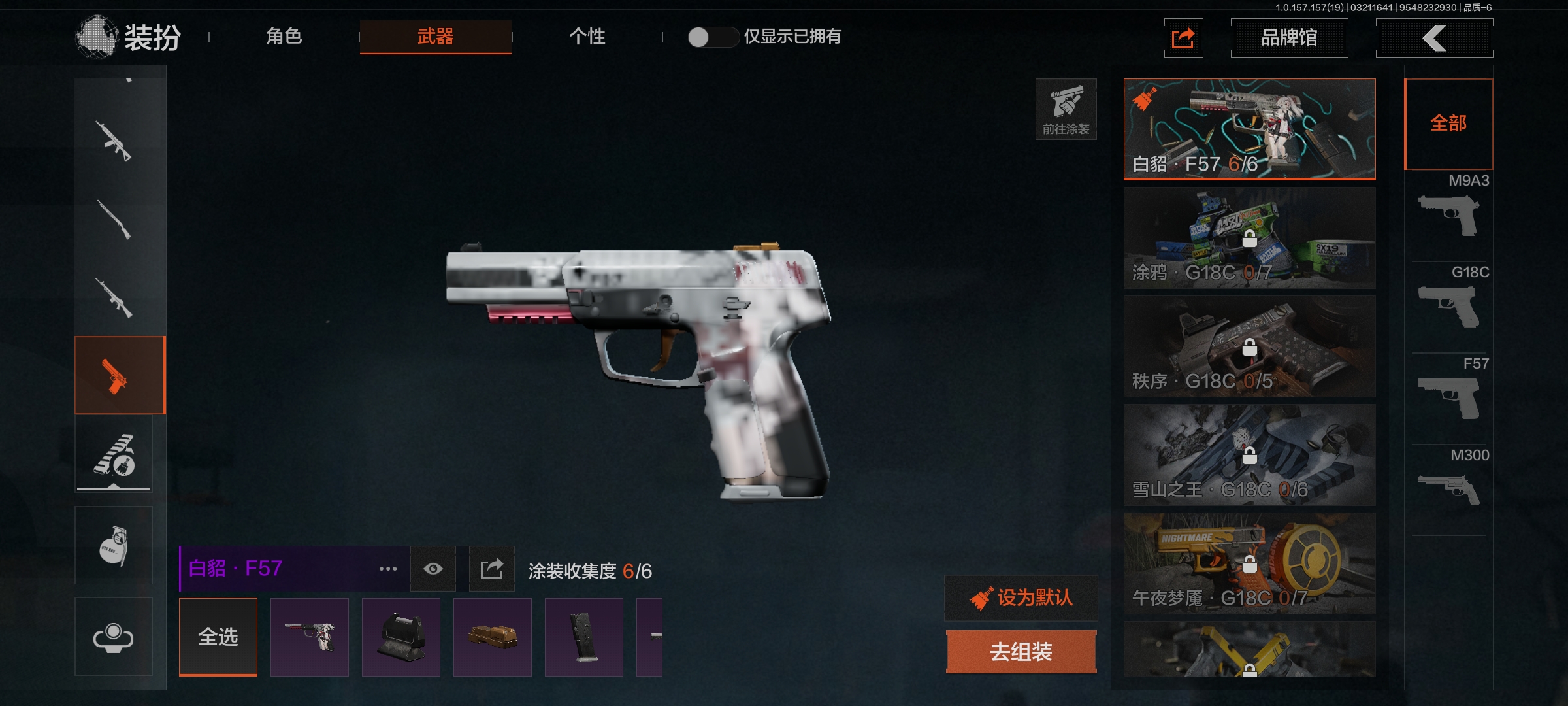
Task: Show 全部 weapons filter
Action: 1448,124
